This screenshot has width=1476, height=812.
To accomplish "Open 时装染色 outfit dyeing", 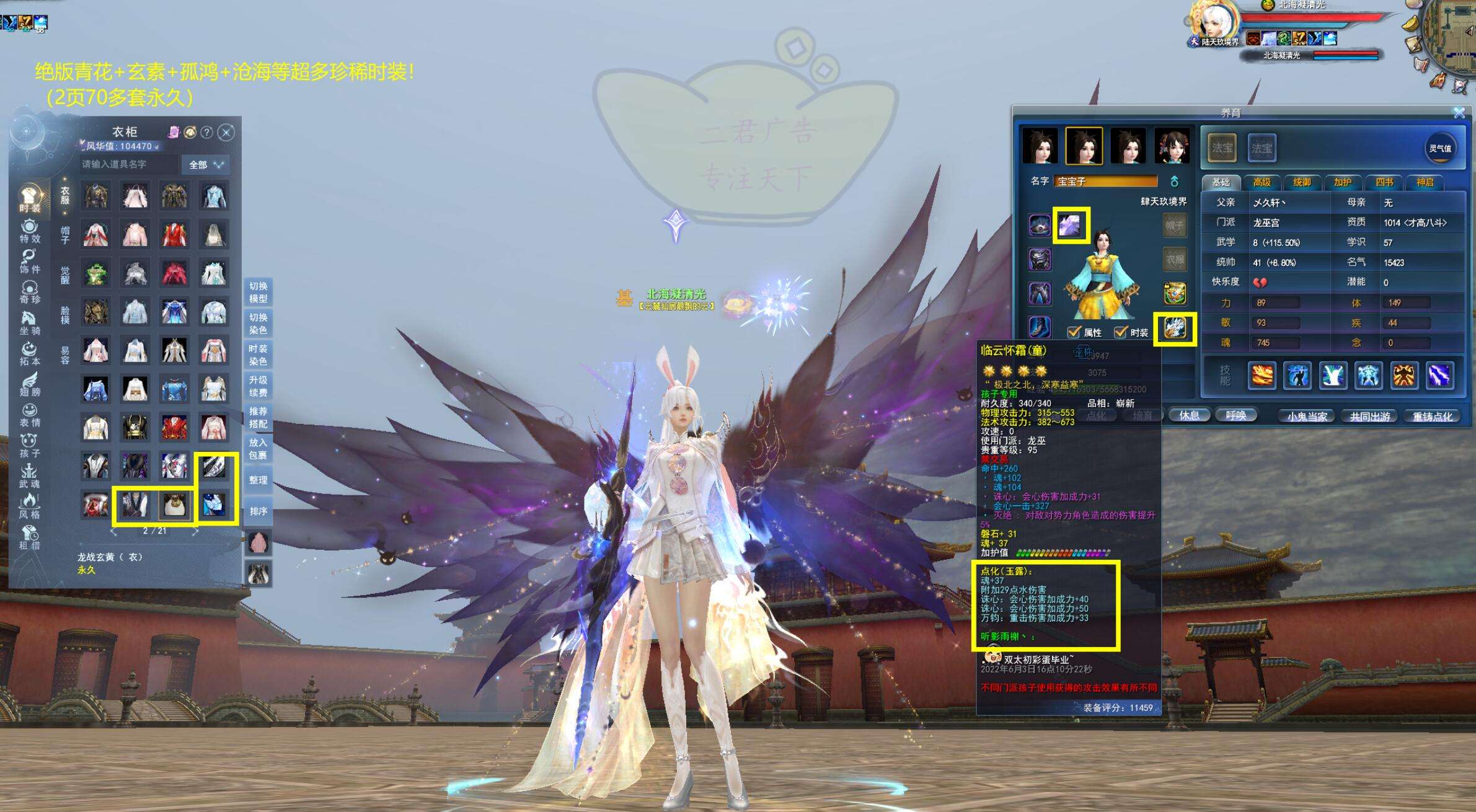I will (258, 355).
